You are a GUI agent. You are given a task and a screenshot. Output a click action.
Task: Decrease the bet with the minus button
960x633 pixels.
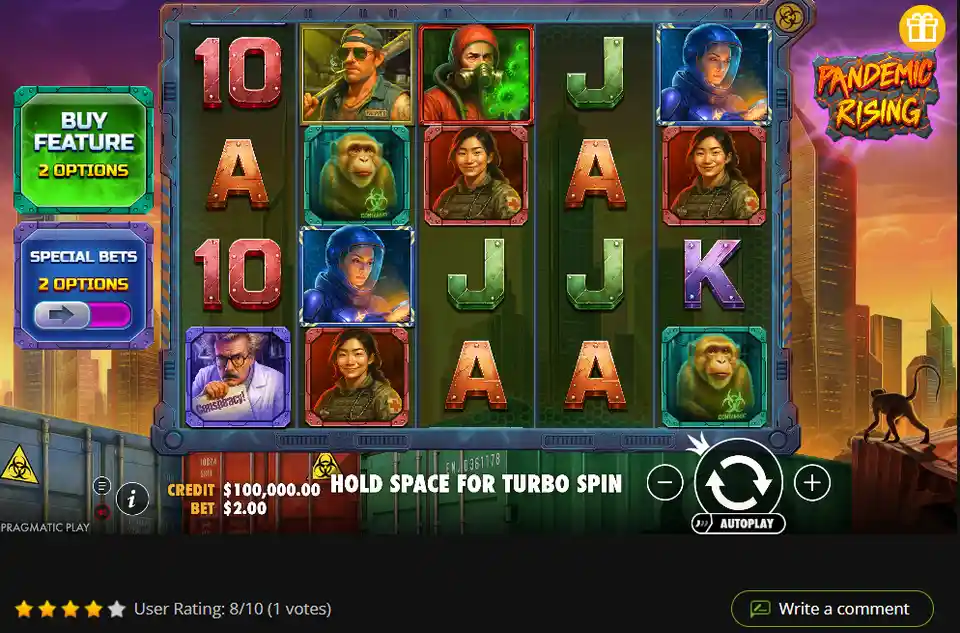pos(665,483)
